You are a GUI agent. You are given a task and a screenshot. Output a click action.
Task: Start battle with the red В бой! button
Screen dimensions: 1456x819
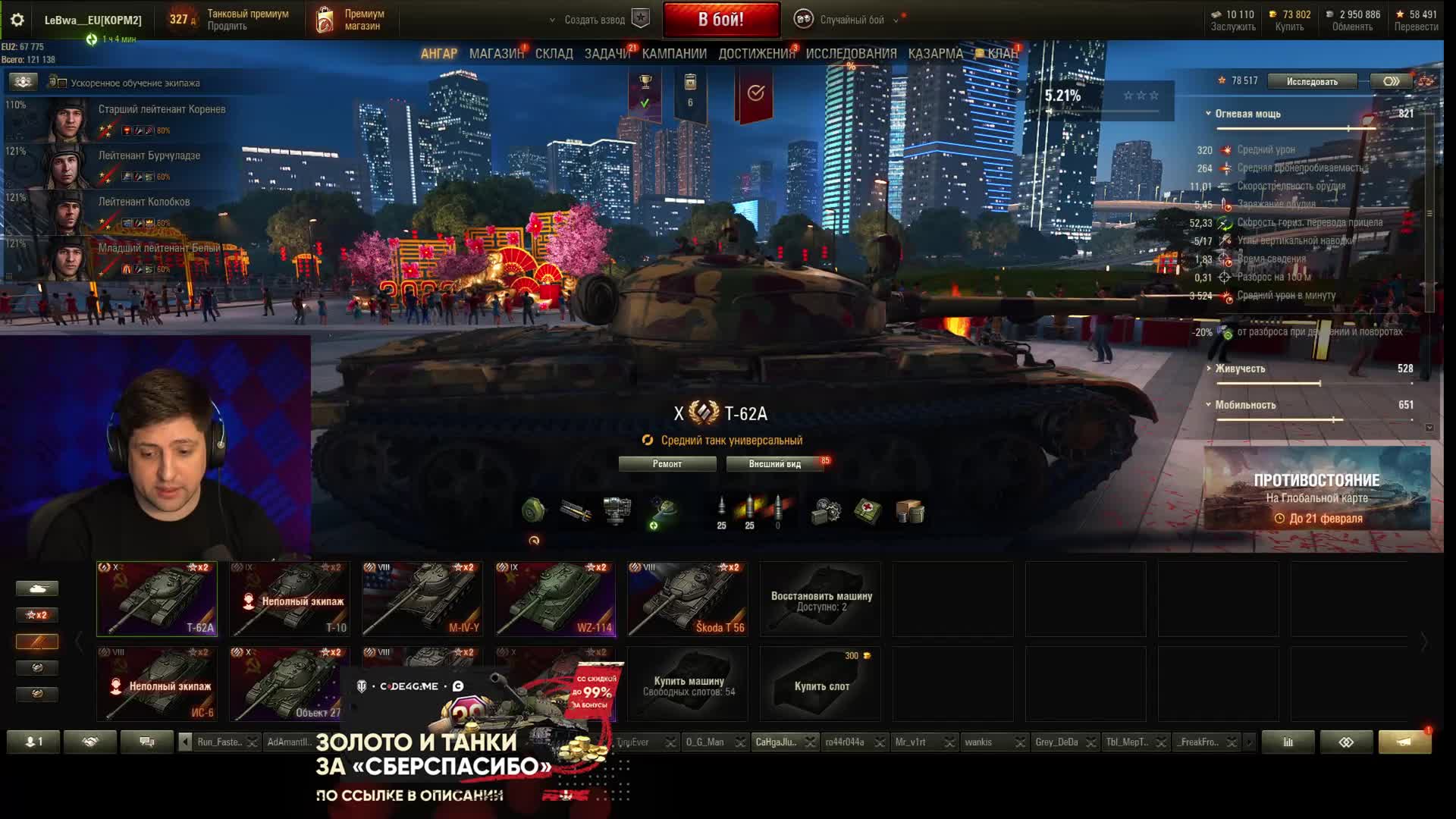[x=721, y=20]
